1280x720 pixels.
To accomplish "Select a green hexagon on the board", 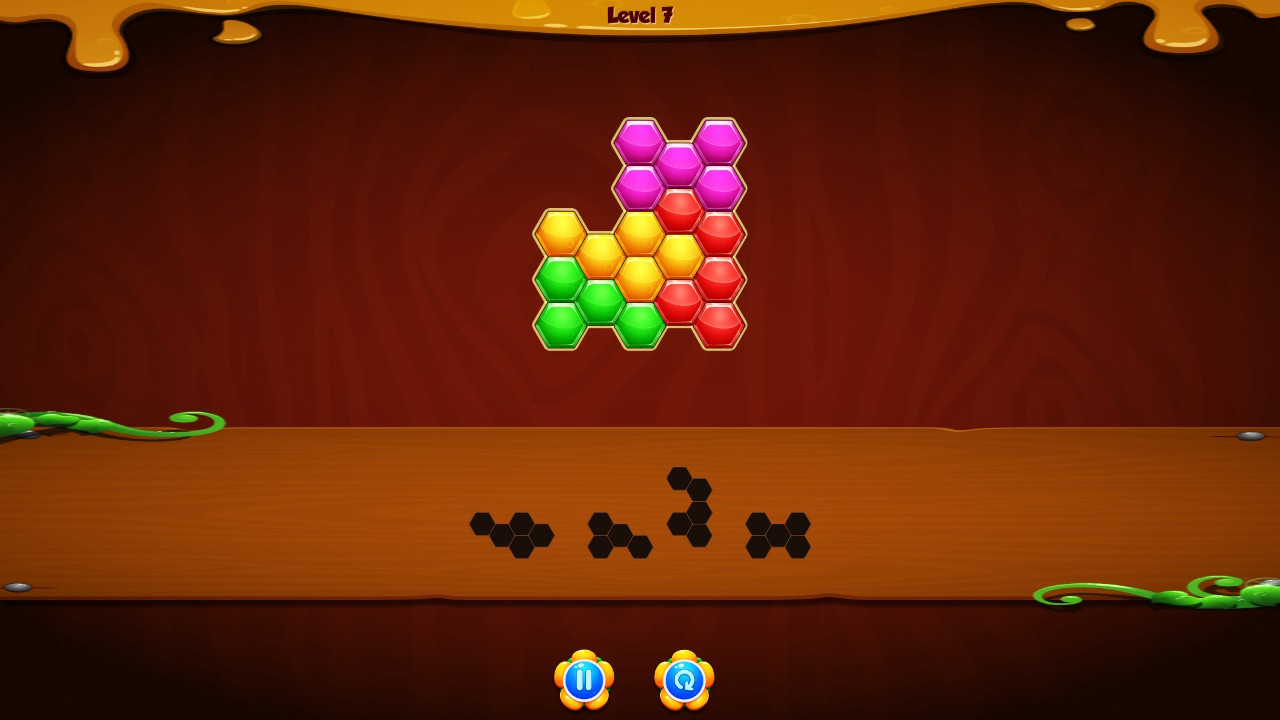I will [561, 281].
